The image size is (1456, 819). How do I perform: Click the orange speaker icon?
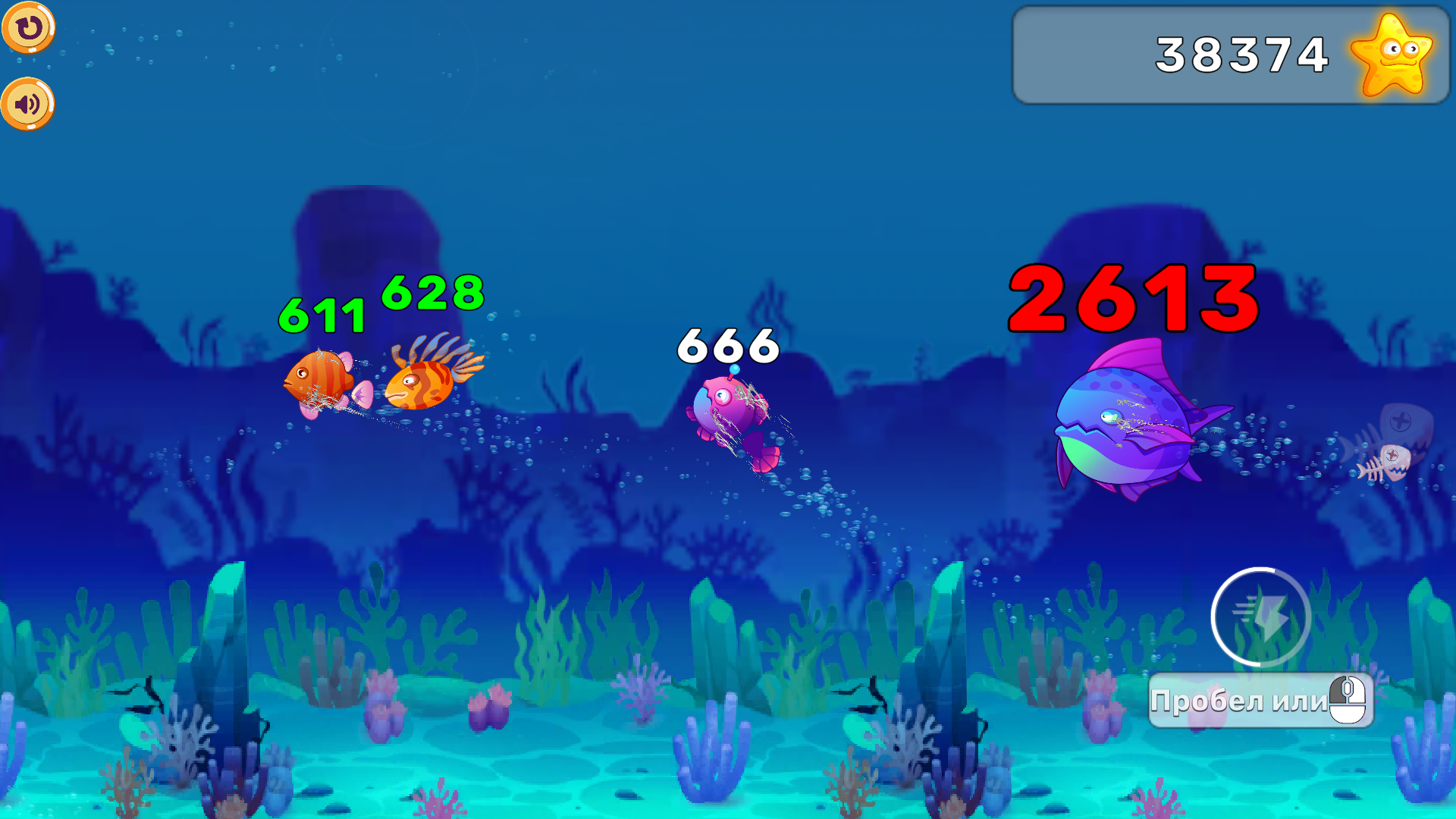[28, 102]
